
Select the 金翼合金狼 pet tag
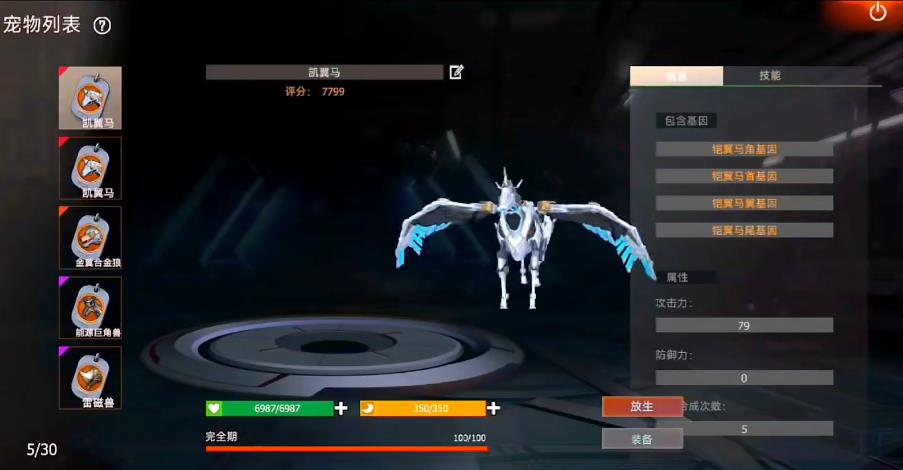[x=90, y=237]
